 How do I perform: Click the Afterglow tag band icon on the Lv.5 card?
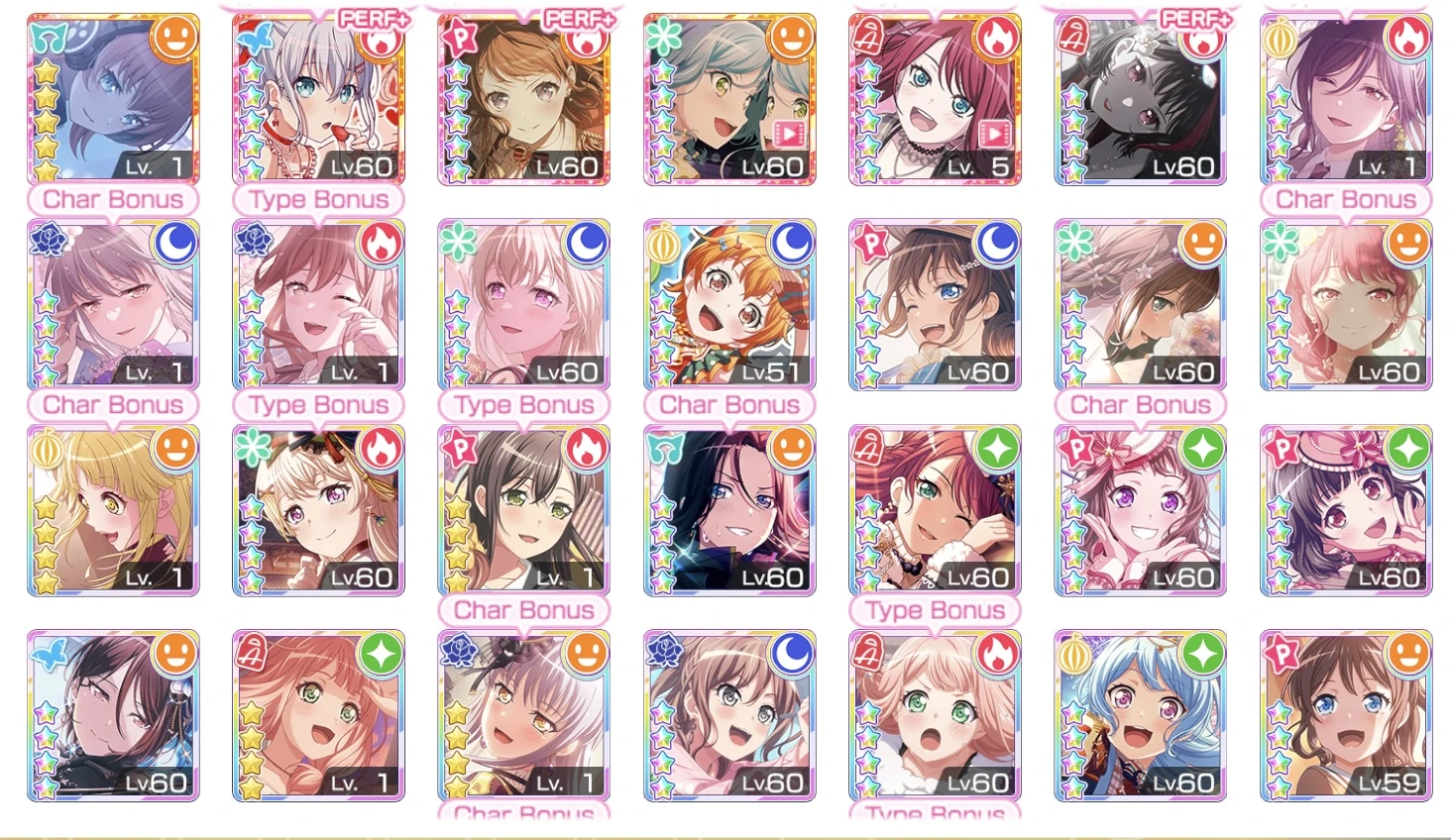870,38
